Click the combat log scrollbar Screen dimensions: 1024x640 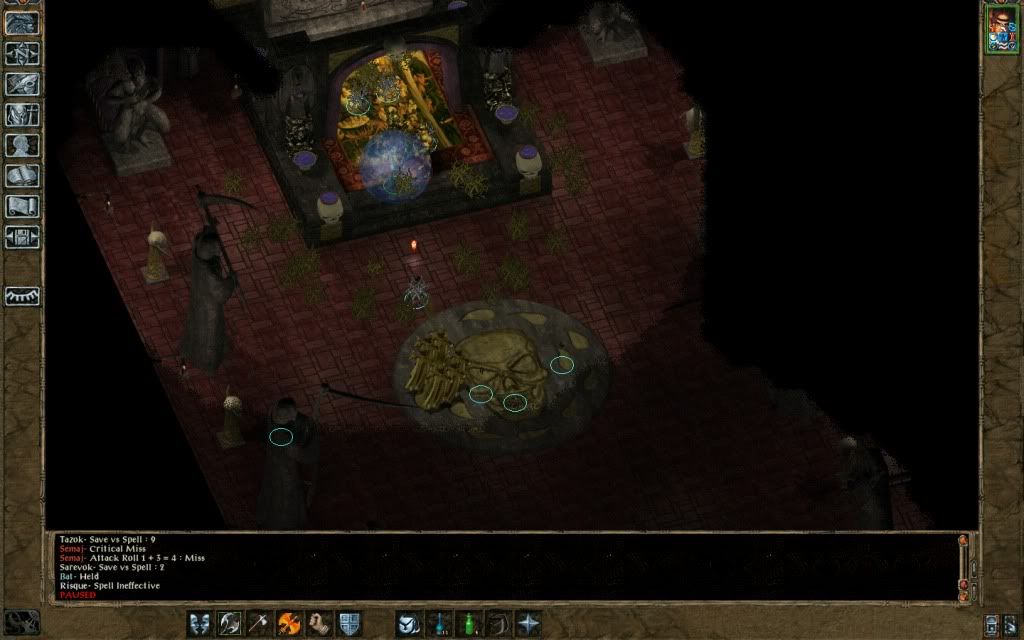pos(964,565)
